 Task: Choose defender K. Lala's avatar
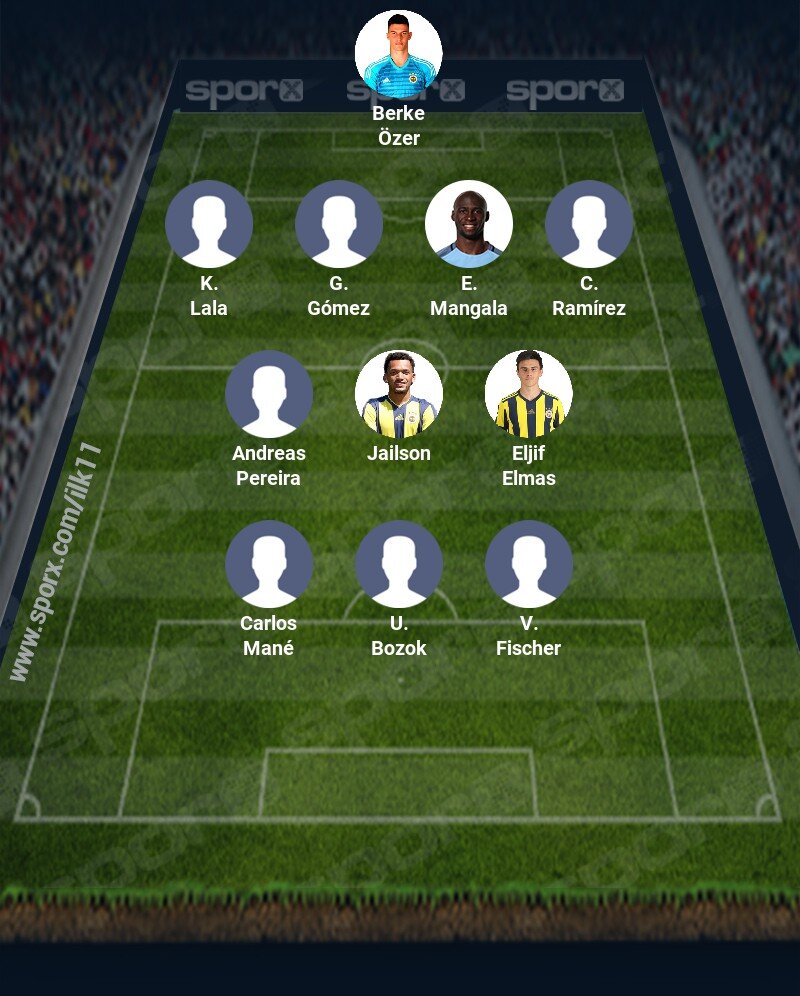(209, 224)
